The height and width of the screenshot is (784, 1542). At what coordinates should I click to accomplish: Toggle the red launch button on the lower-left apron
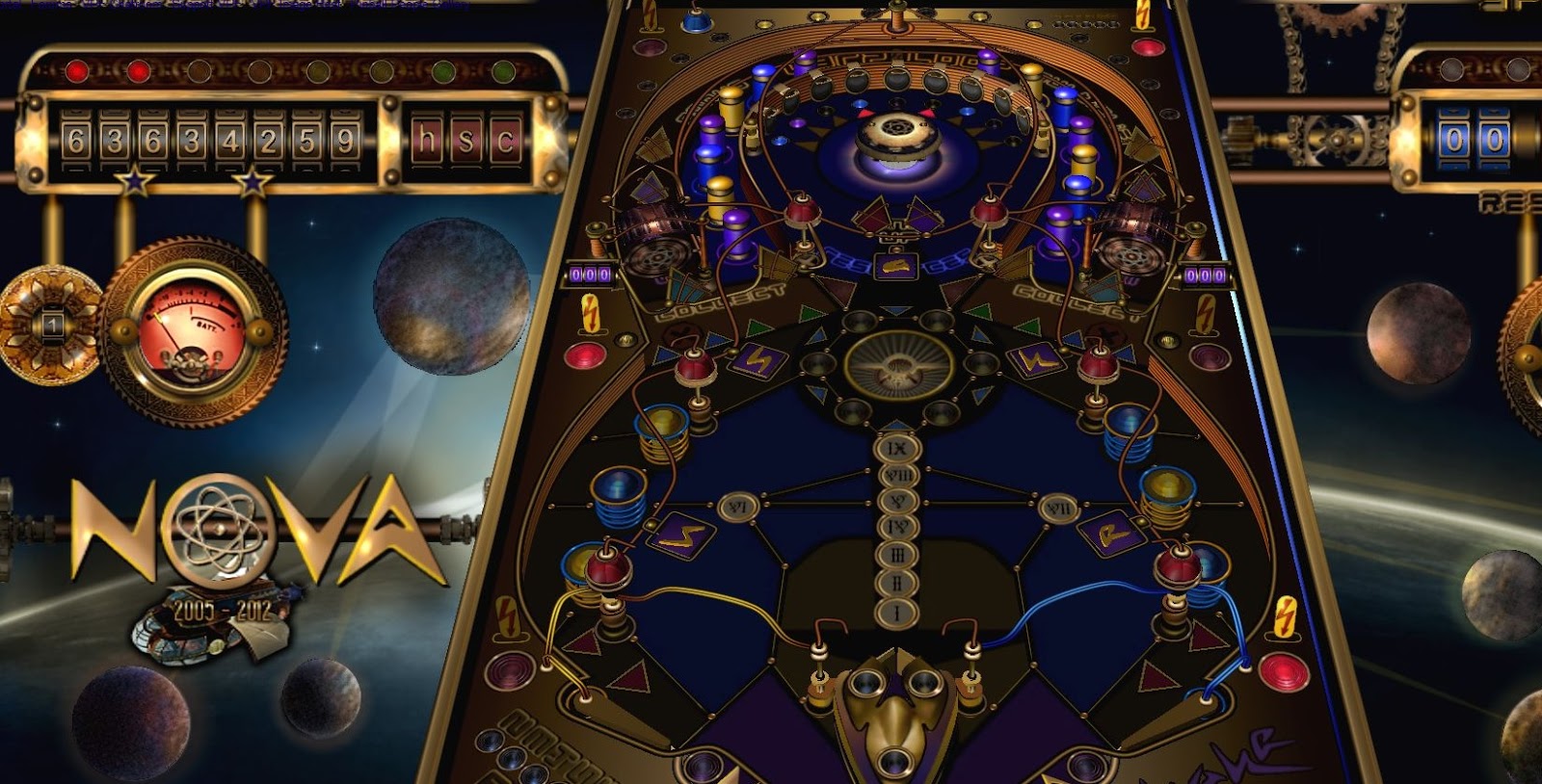coord(509,670)
